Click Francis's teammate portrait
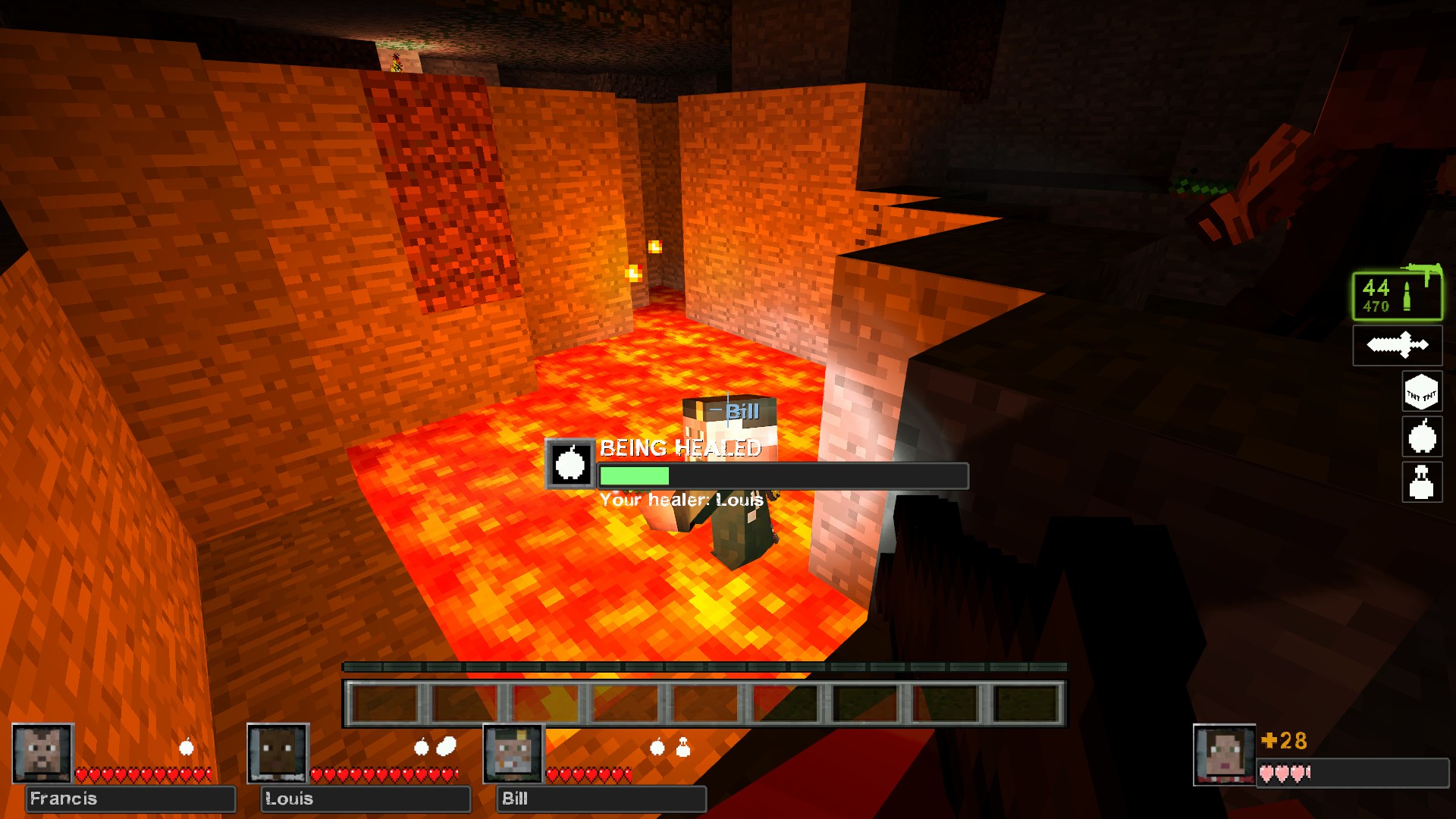The width and height of the screenshot is (1456, 819). point(42,753)
